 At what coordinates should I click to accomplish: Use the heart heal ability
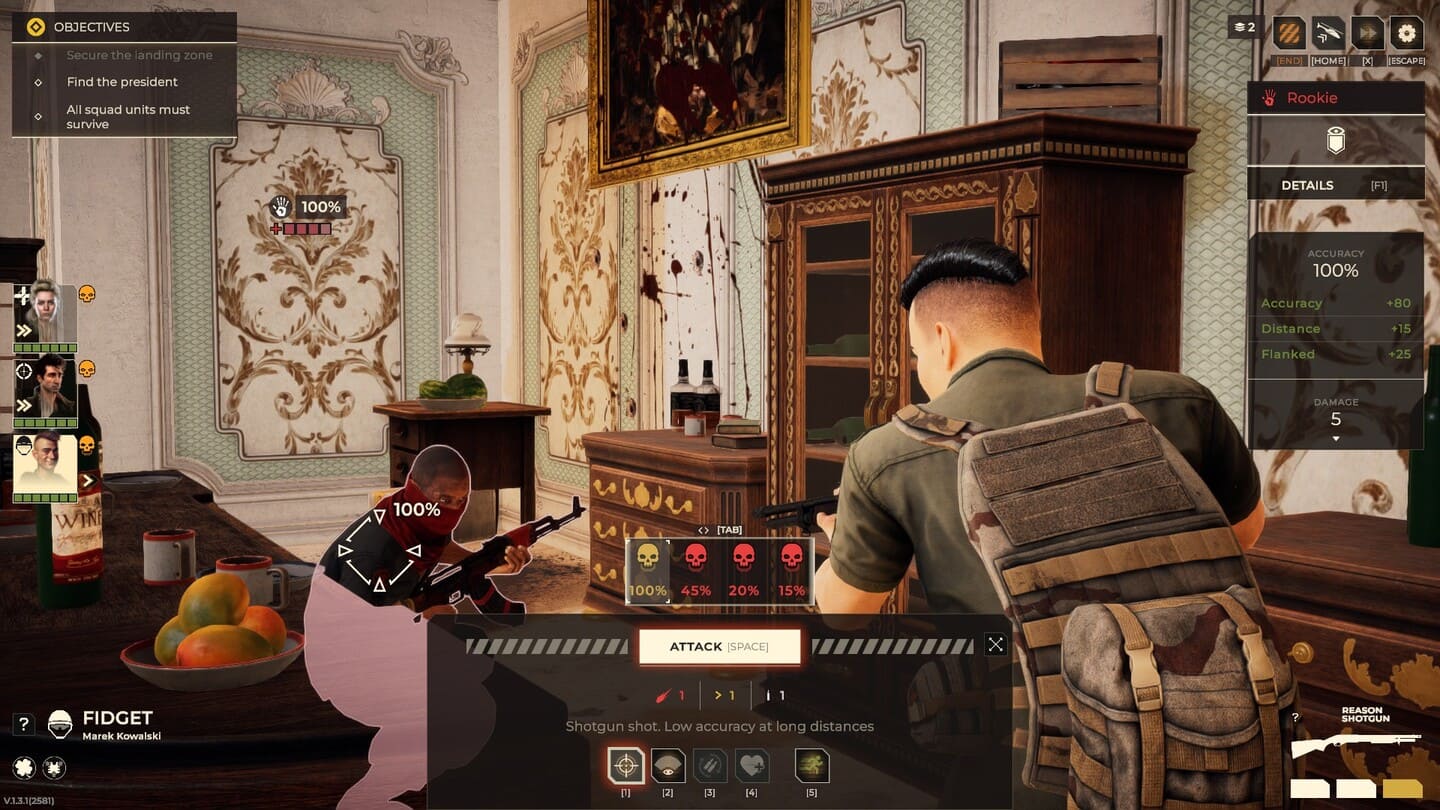click(752, 766)
